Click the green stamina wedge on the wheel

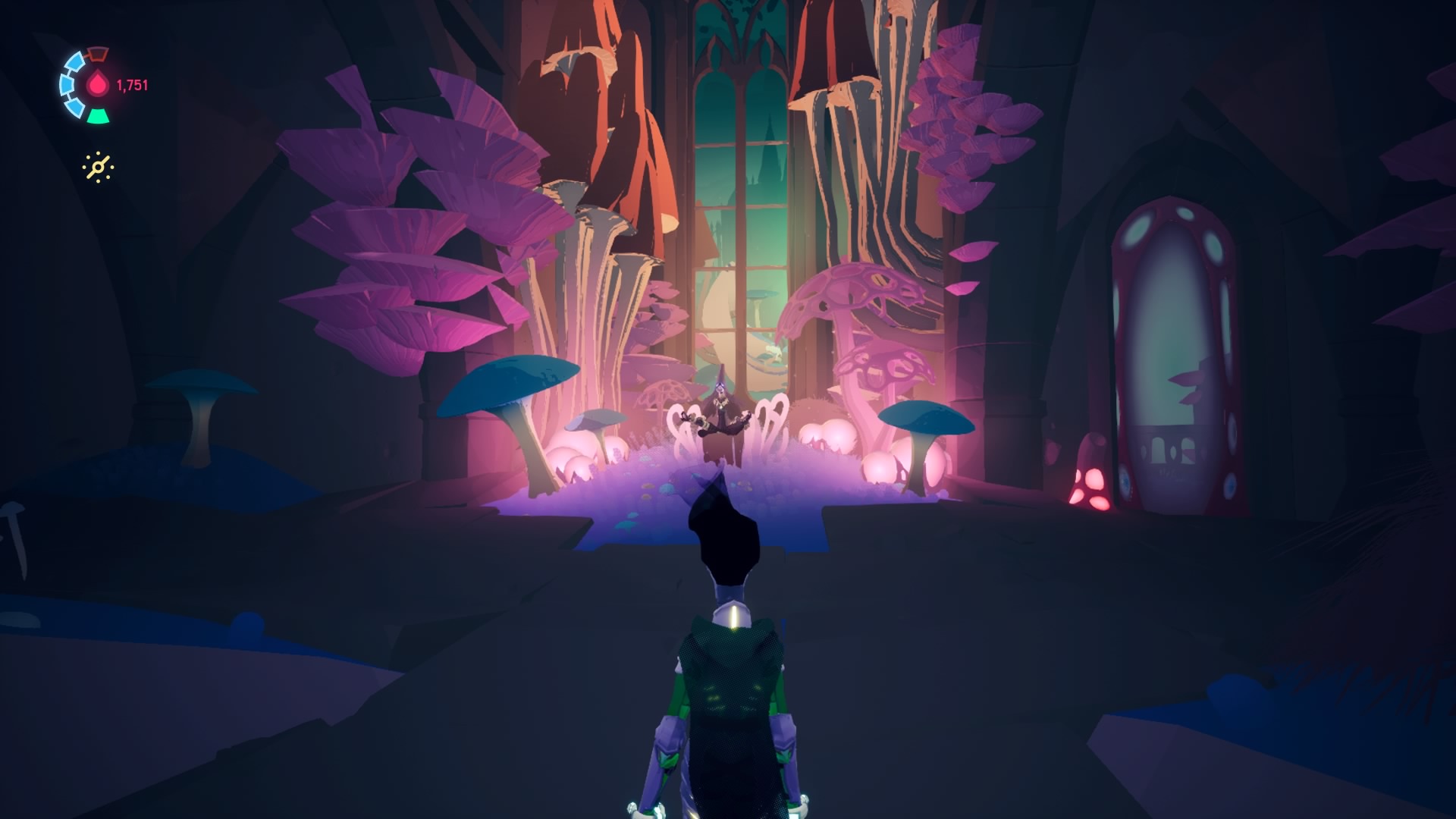pyautogui.click(x=97, y=115)
